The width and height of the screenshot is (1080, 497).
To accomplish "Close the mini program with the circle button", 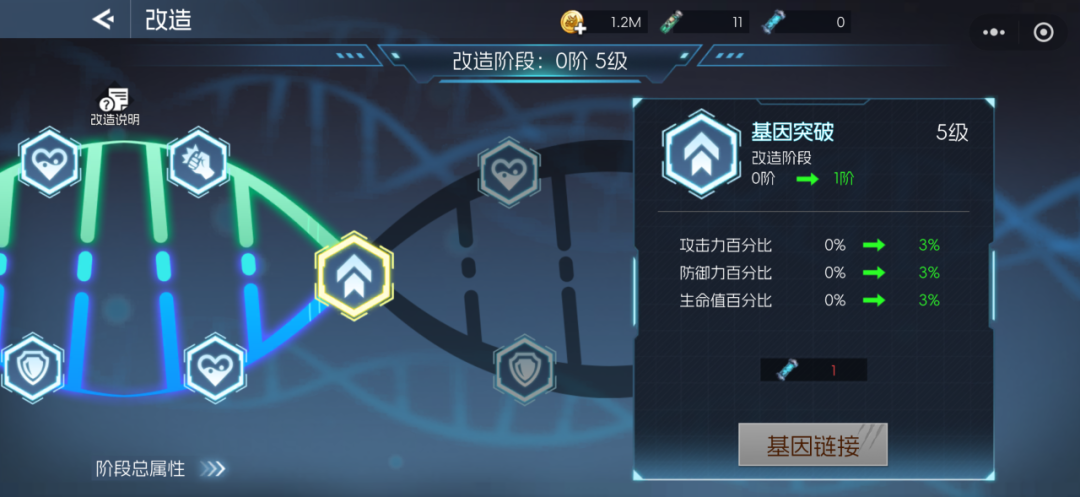I will [x=1043, y=32].
